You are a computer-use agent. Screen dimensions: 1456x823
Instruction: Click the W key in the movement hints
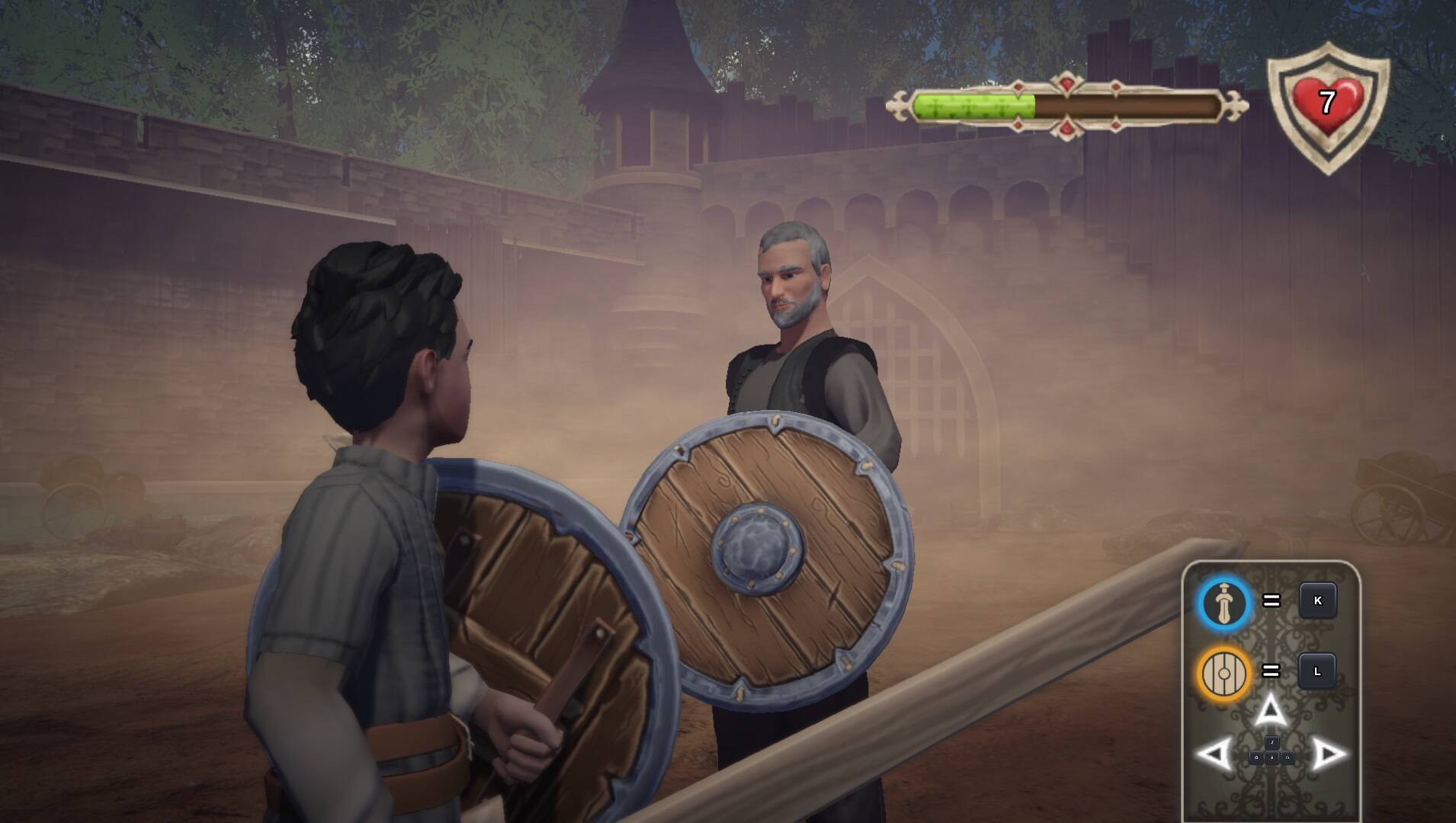point(1272,741)
